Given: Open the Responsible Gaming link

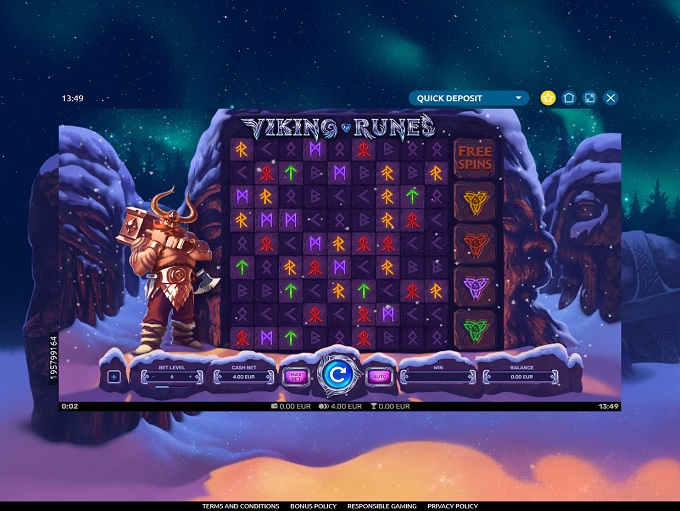Looking at the screenshot, I should click(x=382, y=506).
